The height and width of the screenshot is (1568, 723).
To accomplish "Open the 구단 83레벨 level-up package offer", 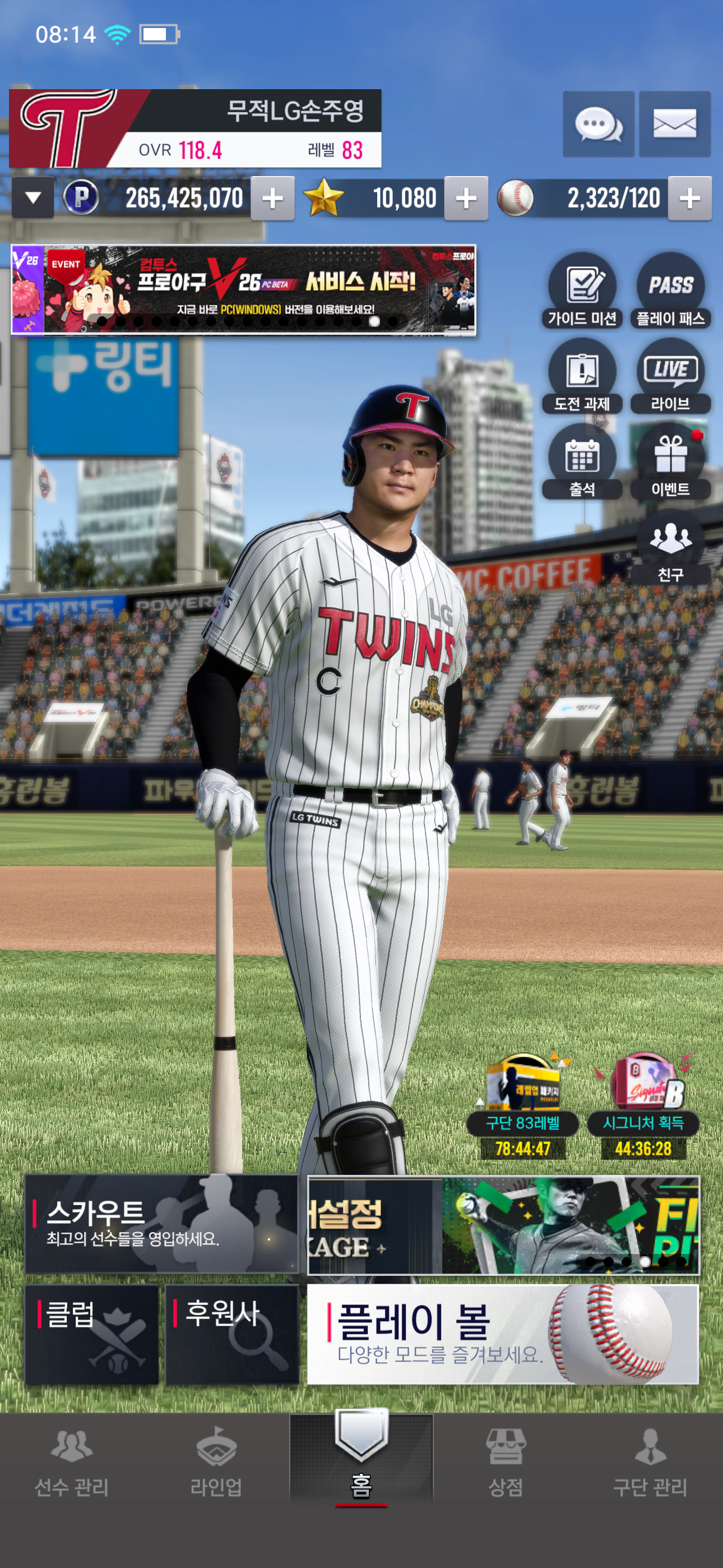I will pos(523,1104).
